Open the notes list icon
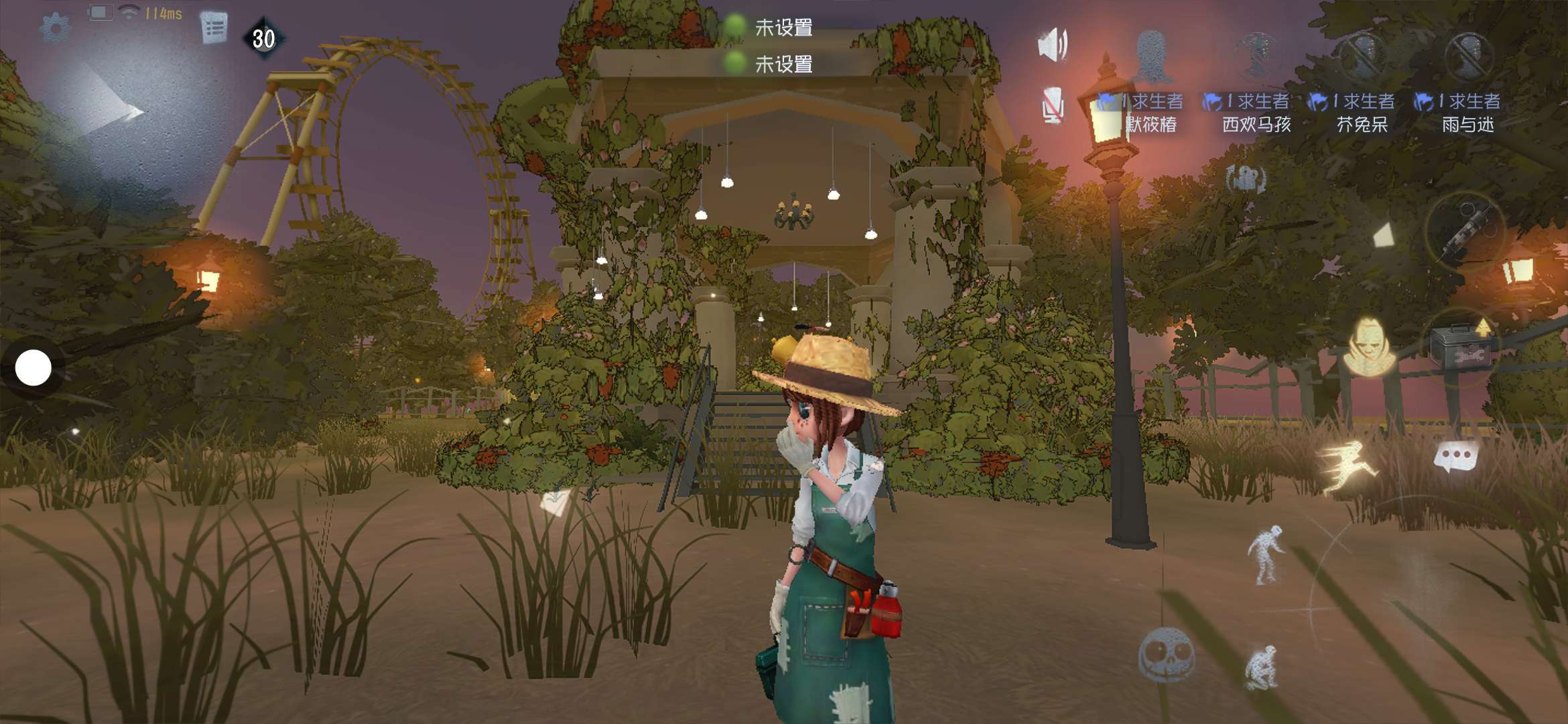The width and height of the screenshot is (1568, 724). 214,29
